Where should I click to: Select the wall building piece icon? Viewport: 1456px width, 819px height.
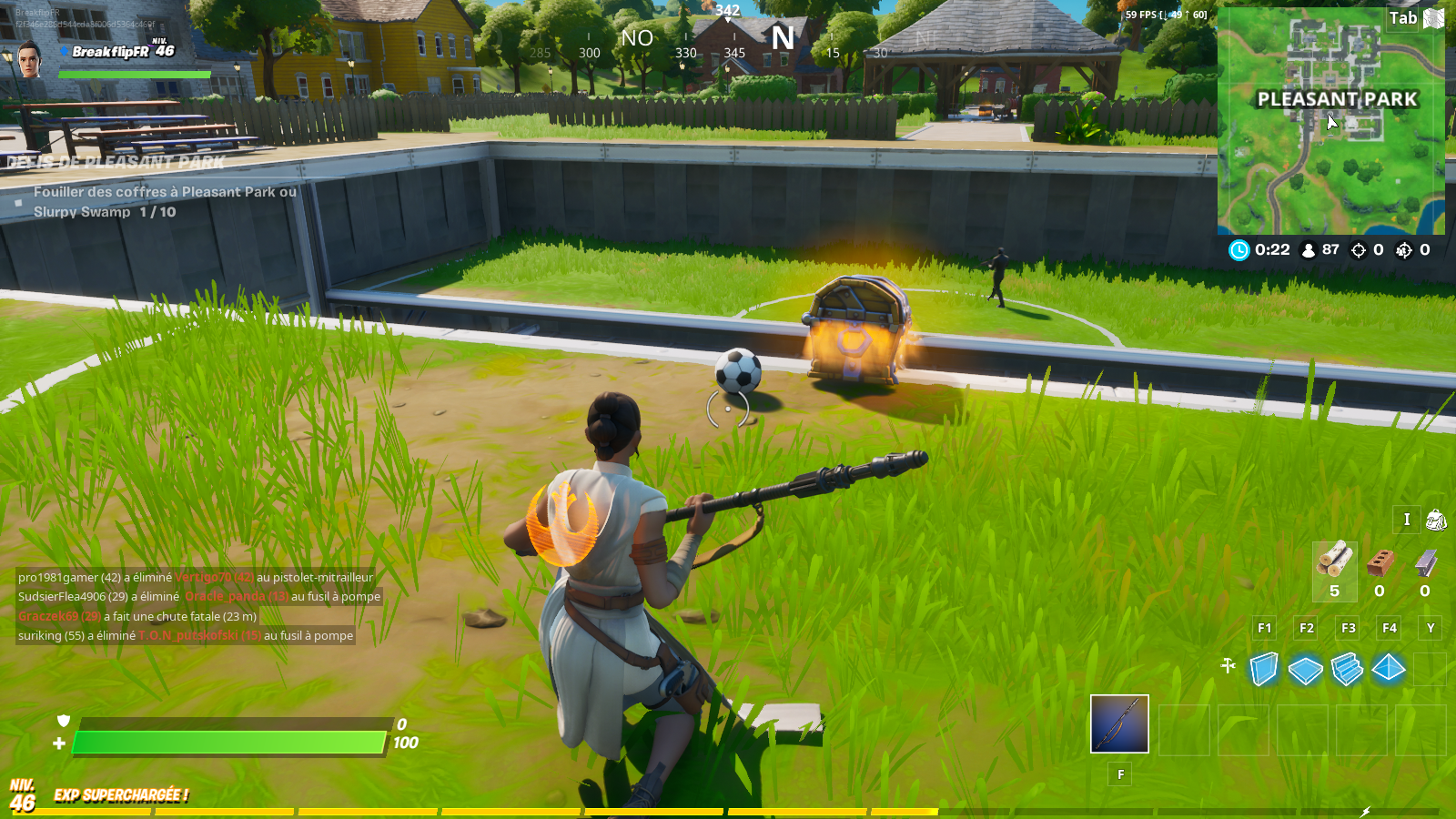click(1263, 671)
